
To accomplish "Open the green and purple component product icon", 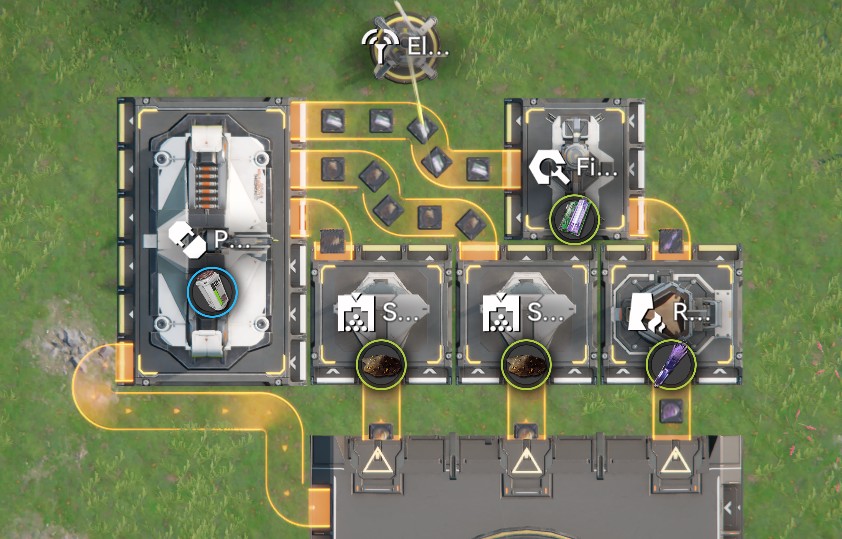I will click(x=574, y=218).
